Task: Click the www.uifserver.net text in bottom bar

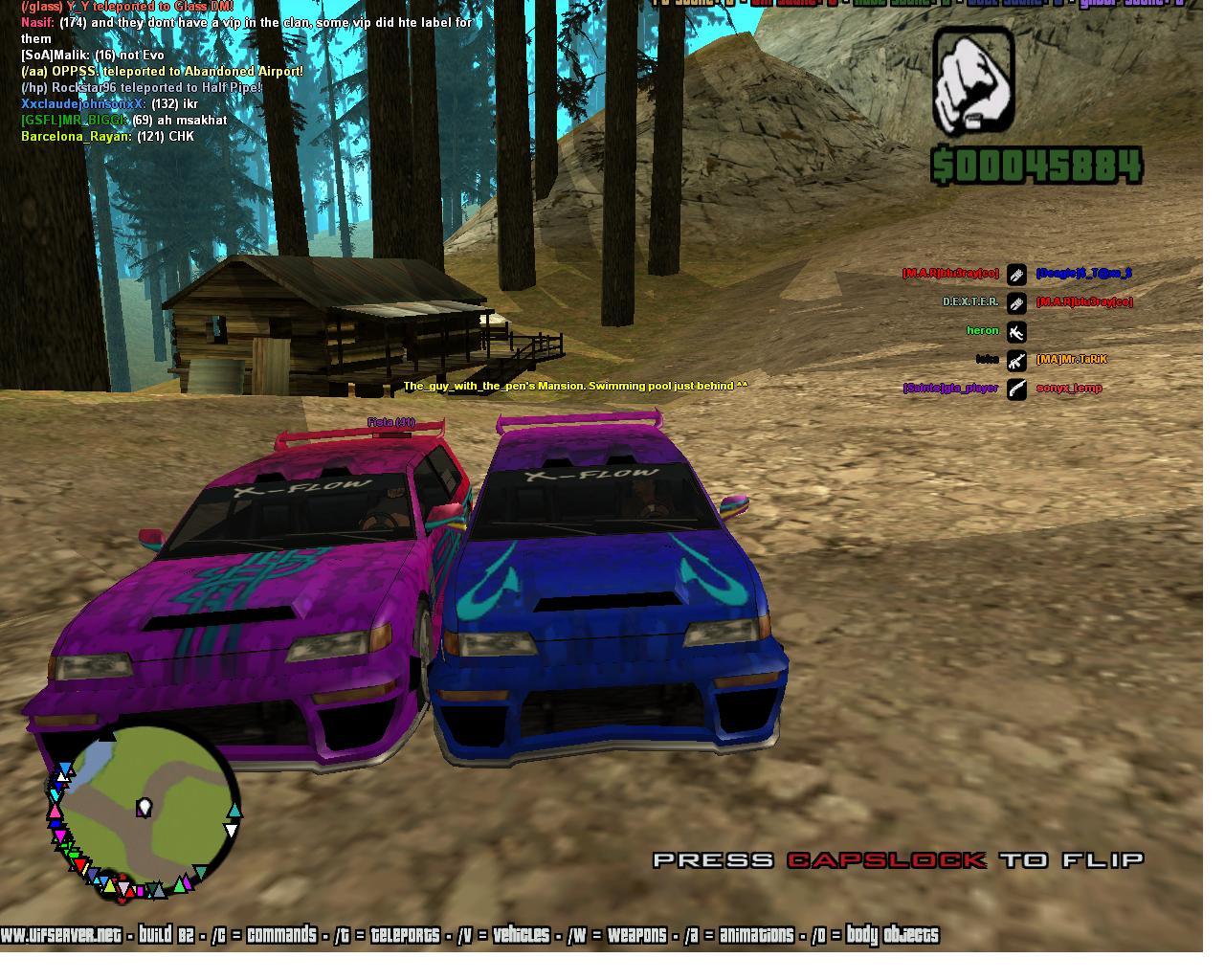Action: [x=61, y=935]
